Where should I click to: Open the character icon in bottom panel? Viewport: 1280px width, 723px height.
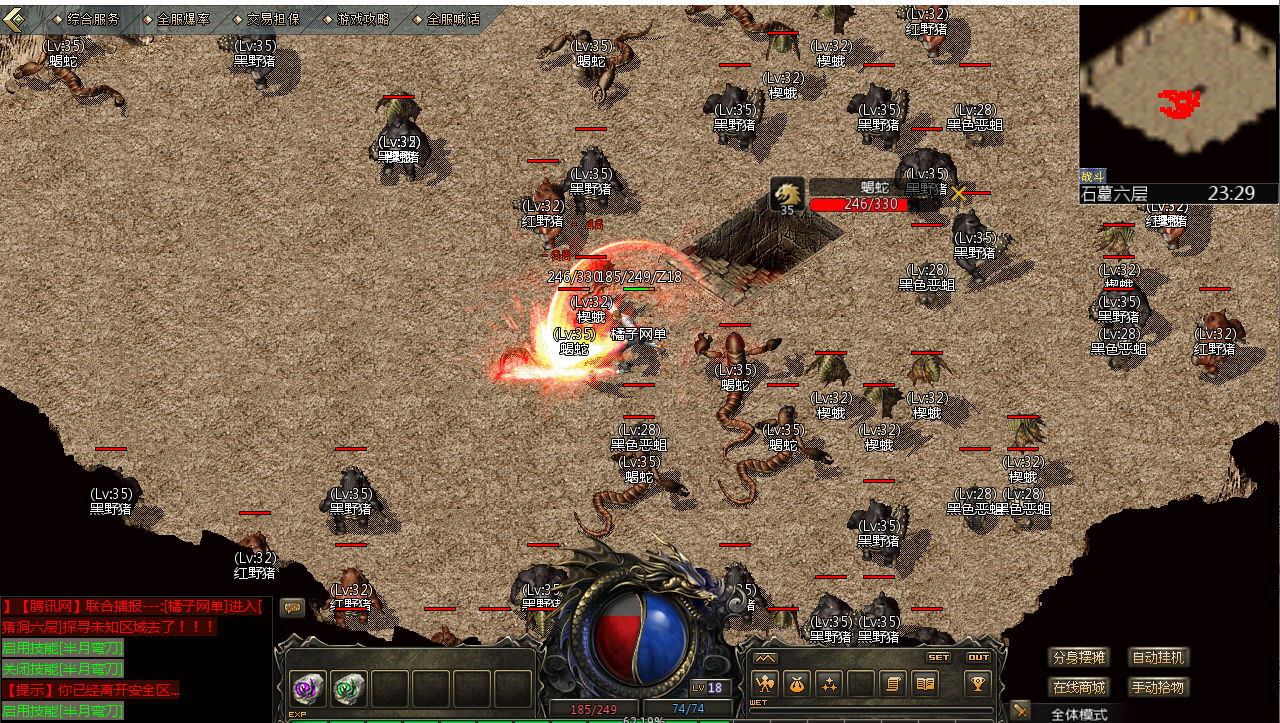[765, 684]
